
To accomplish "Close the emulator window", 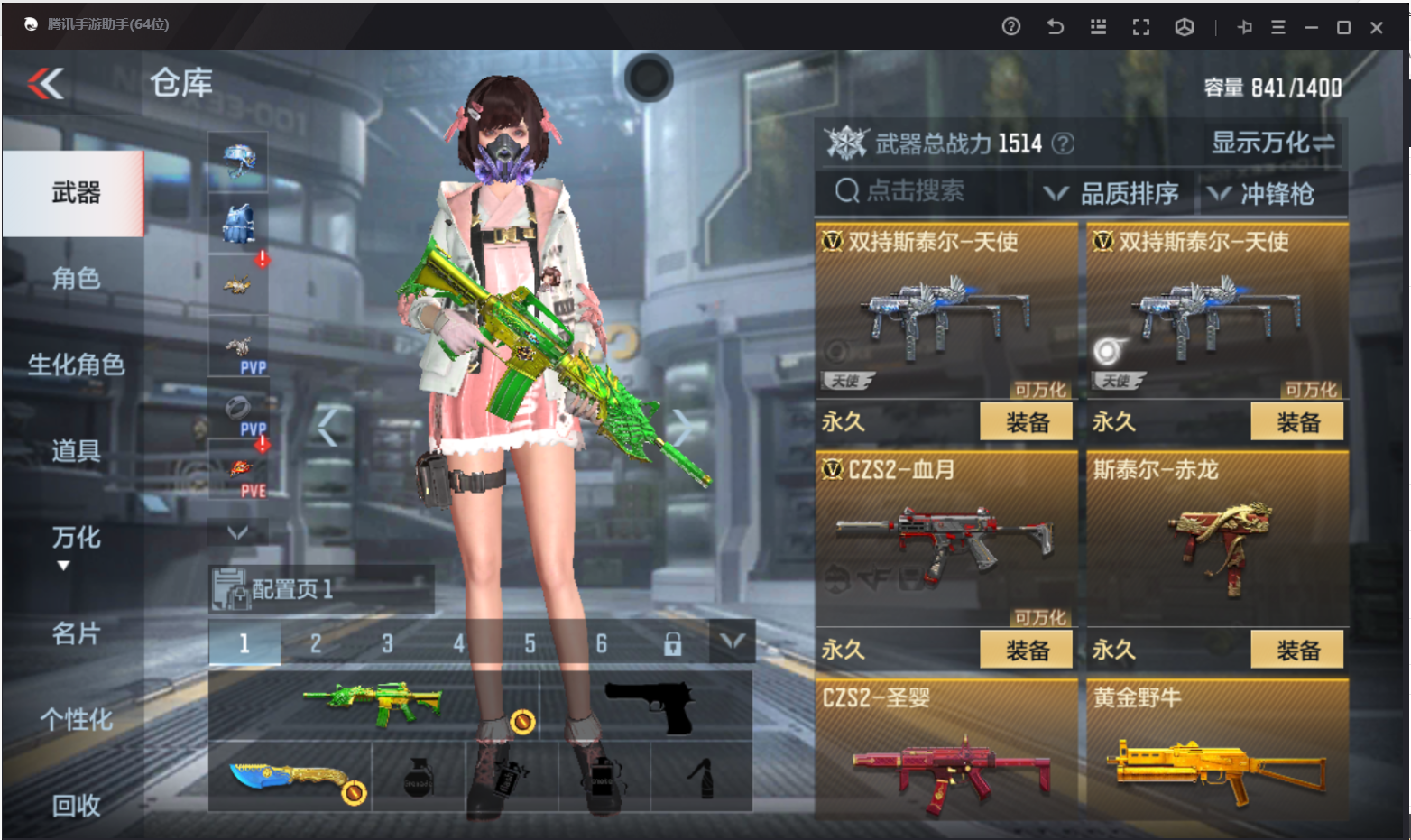I will click(x=1377, y=27).
